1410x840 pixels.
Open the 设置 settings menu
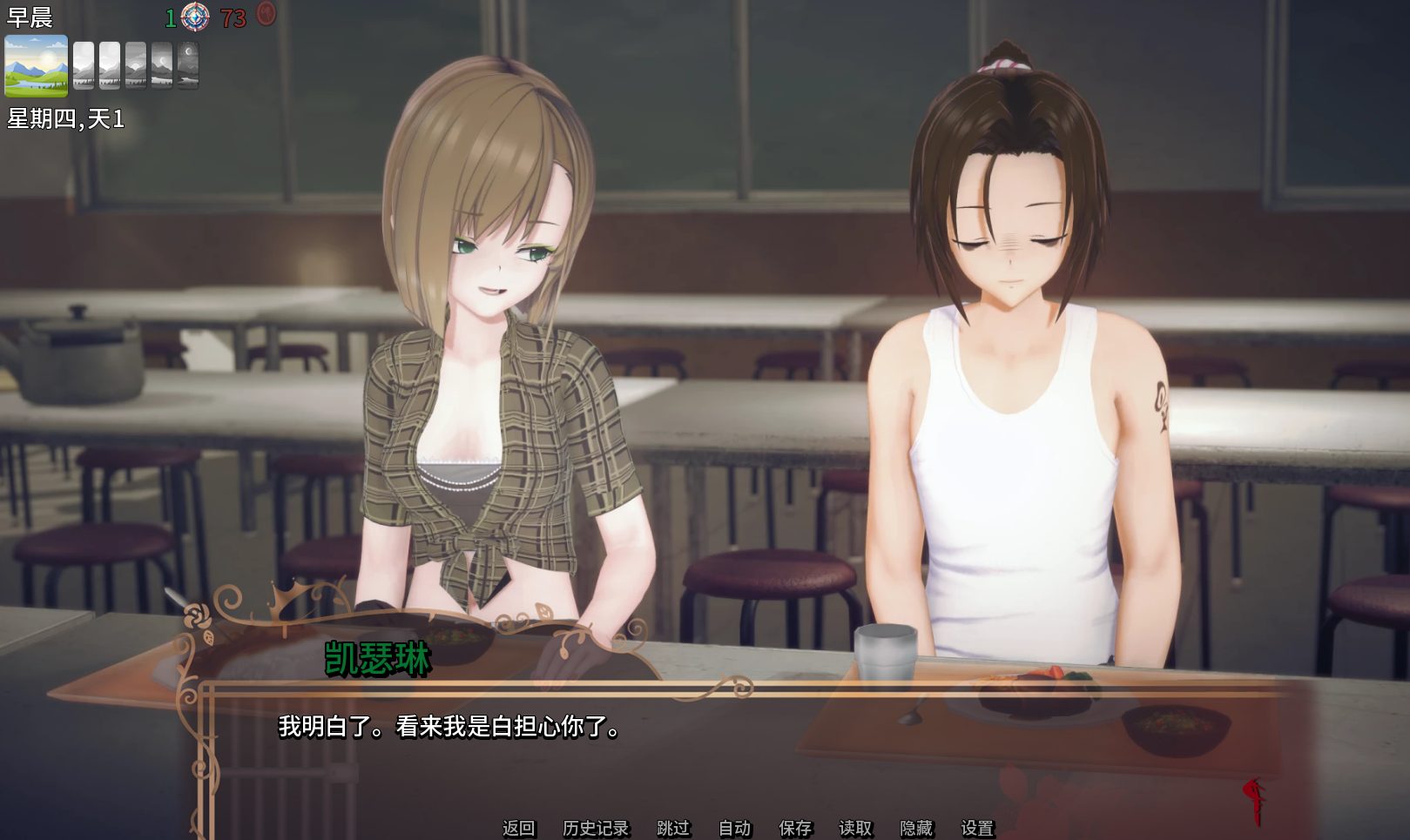coord(977,828)
